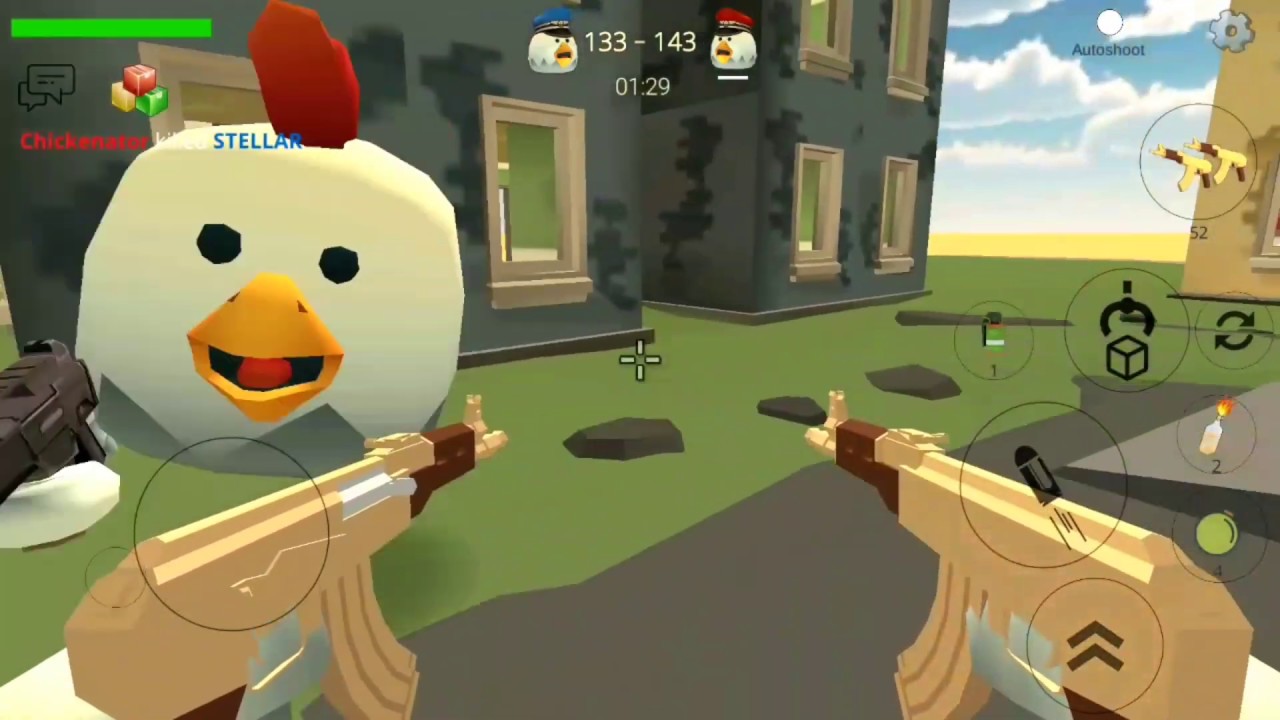The width and height of the screenshot is (1280, 720).
Task: Tap the red-beret team chicken icon
Action: [733, 42]
